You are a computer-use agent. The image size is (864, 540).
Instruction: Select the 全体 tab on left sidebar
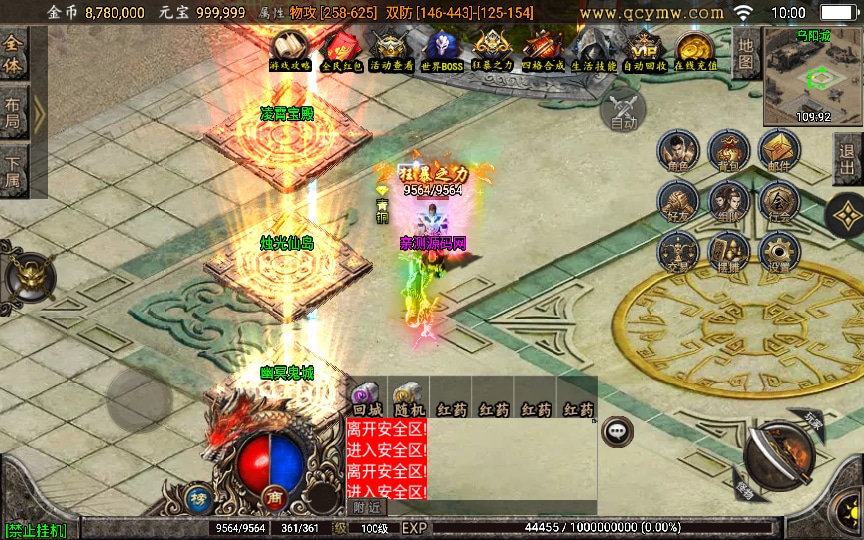13,52
